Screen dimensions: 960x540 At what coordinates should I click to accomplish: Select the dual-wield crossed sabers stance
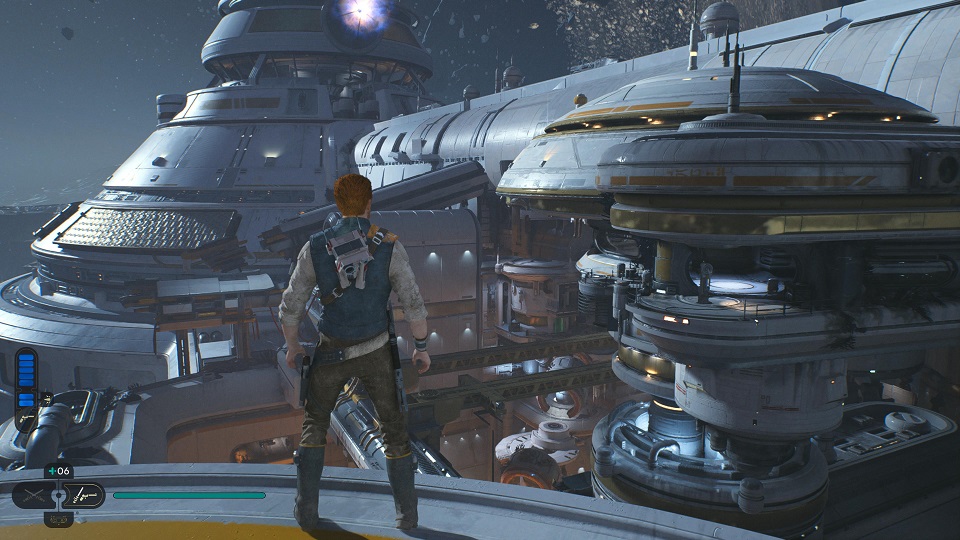[x=32, y=495]
